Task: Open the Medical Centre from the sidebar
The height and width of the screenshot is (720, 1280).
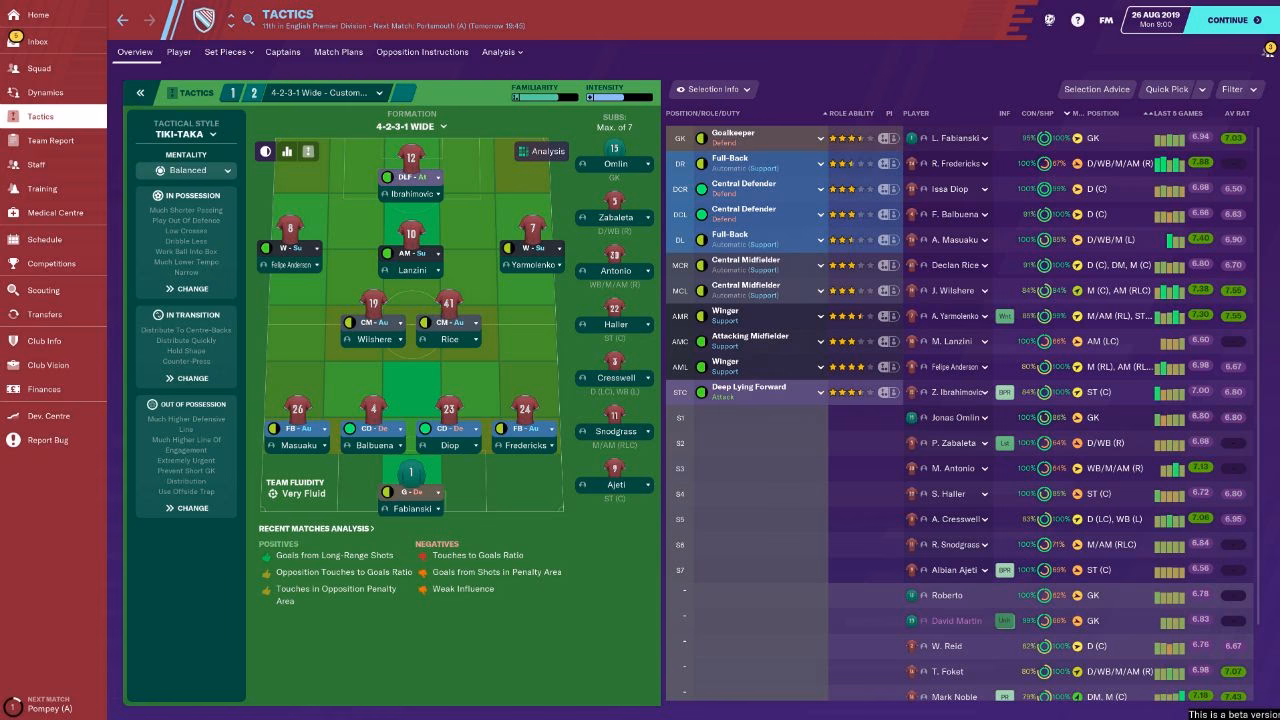Action: 45,212
